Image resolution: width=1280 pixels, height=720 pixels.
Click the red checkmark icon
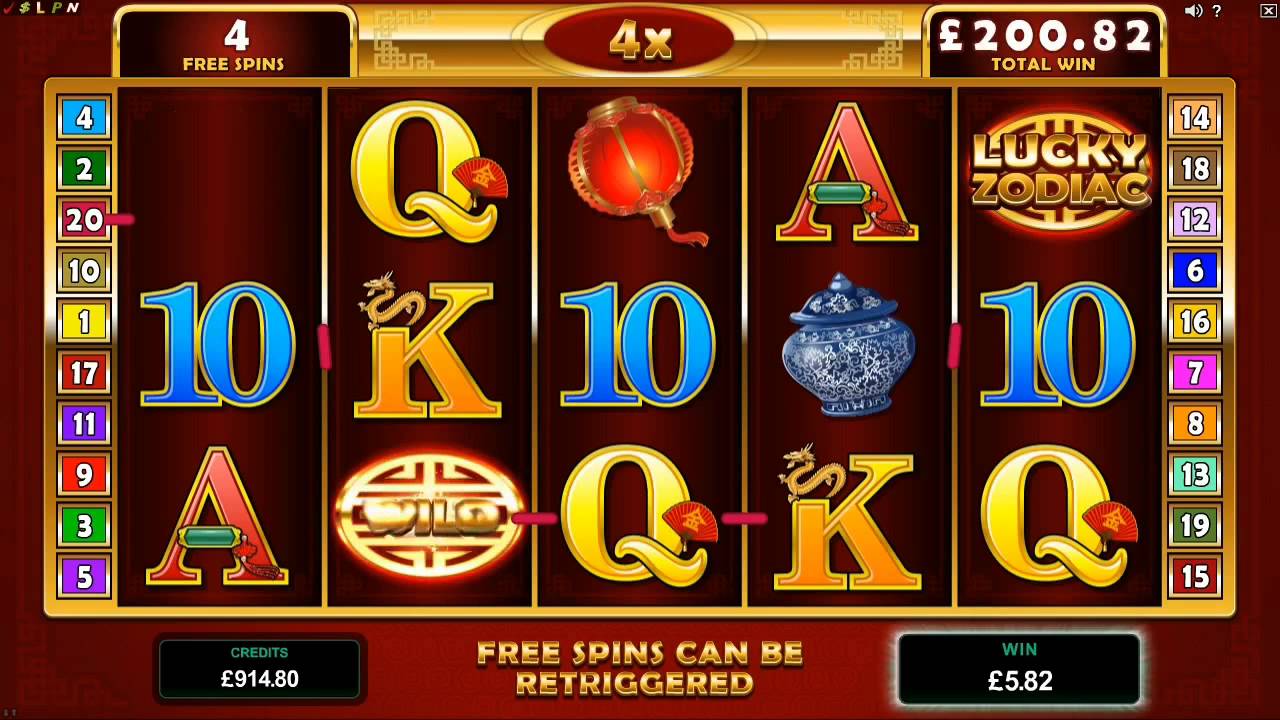10,8
